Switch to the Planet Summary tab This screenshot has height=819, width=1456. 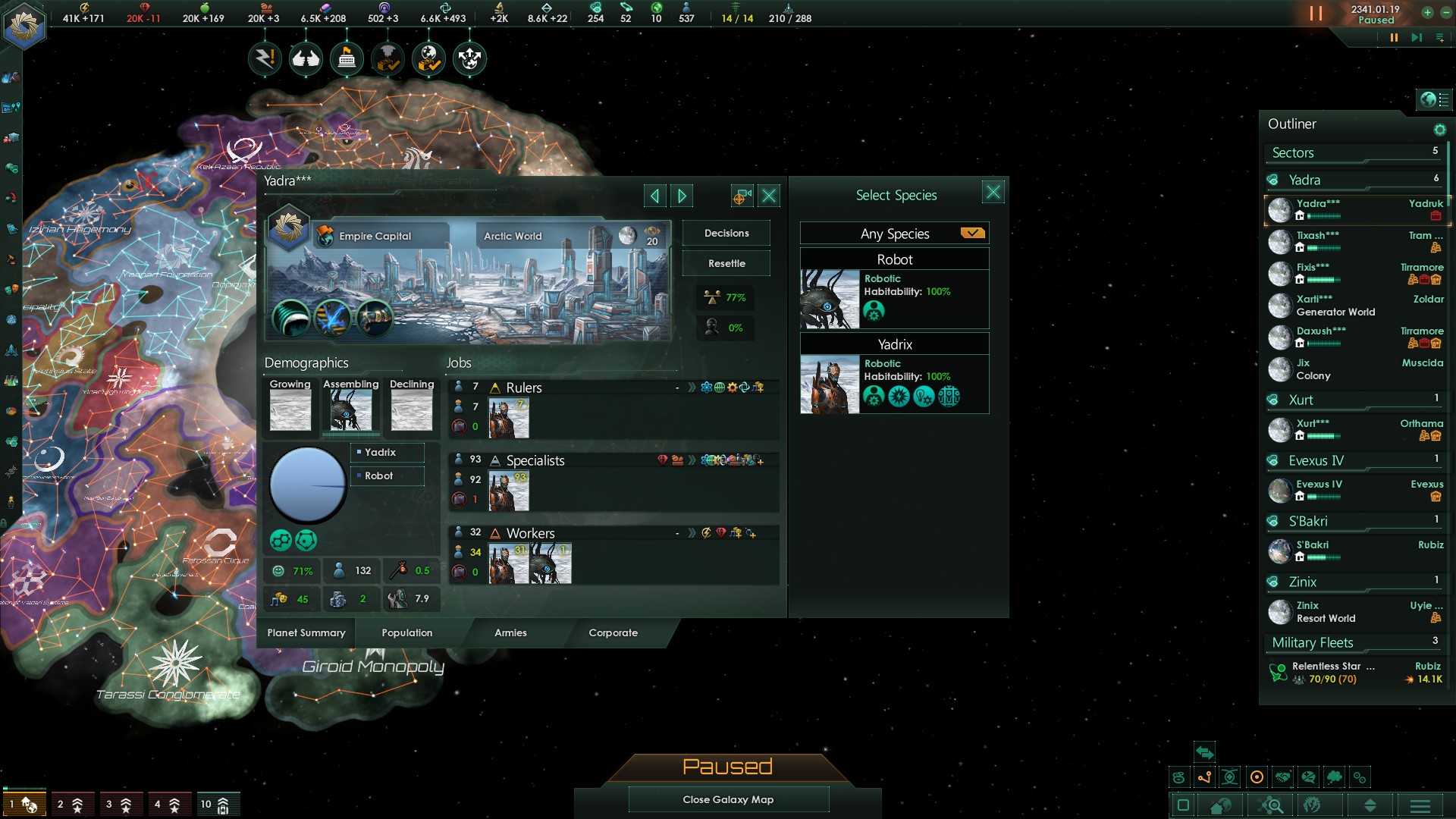(x=306, y=632)
